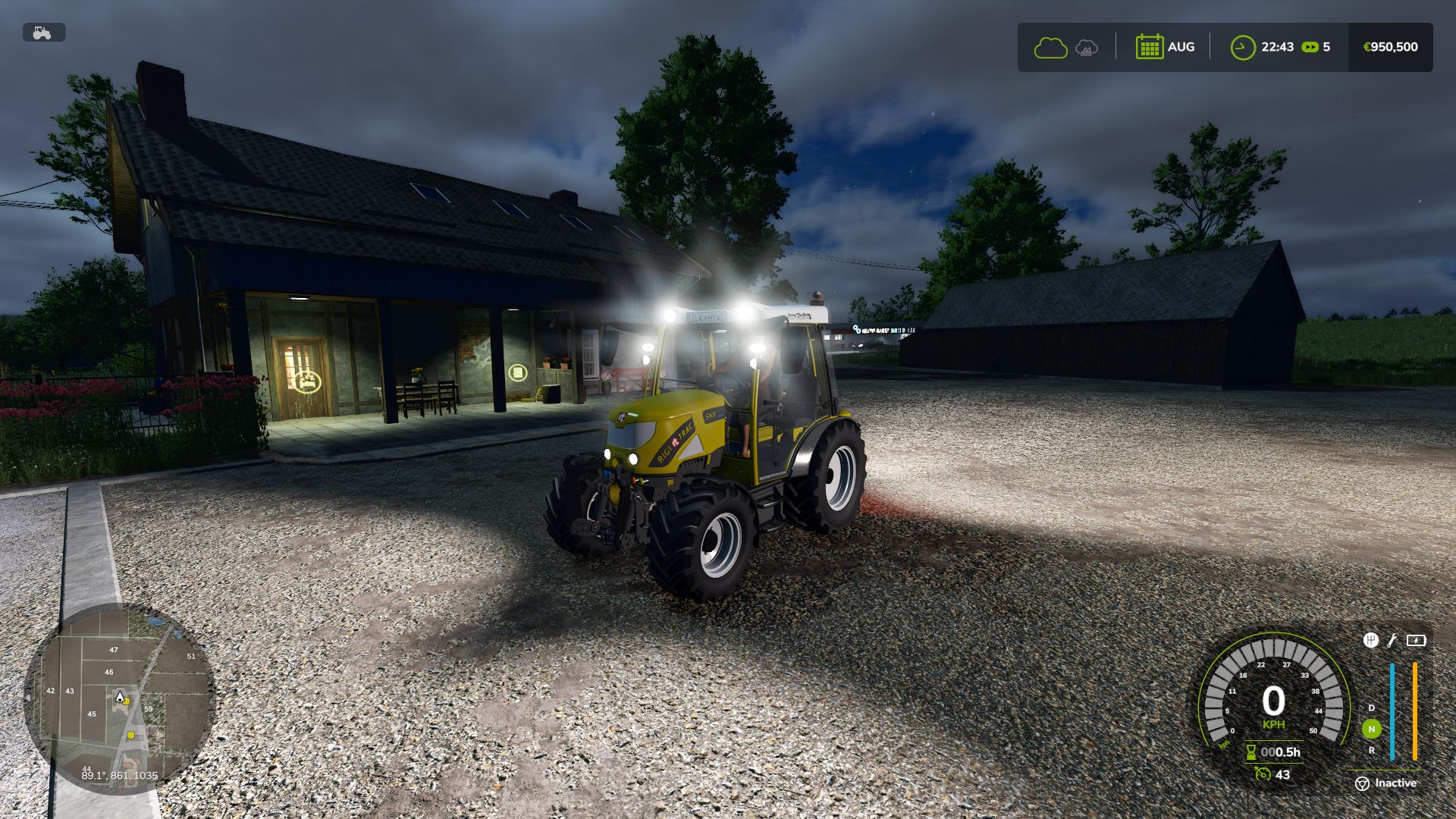Click the battery icon above the gauges
1456x819 pixels.
click(1416, 640)
